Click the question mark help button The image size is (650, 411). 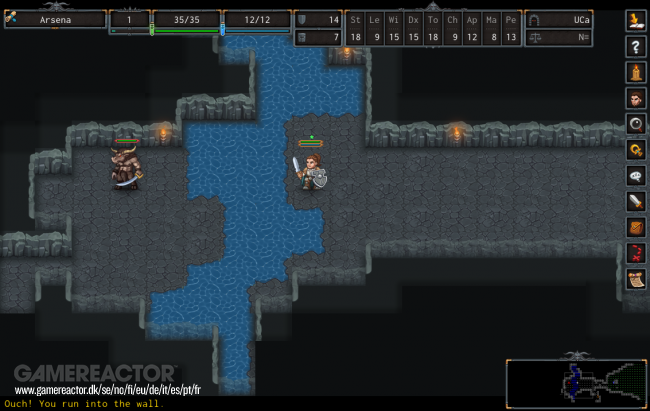[635, 46]
